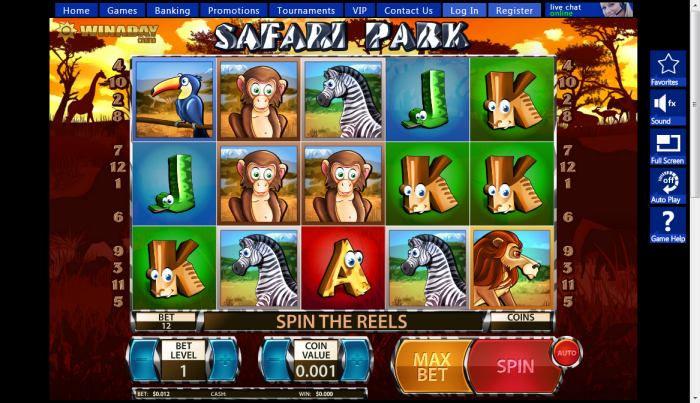The width and height of the screenshot is (700, 403).
Task: Open the Tournaments page
Action: 306,11
